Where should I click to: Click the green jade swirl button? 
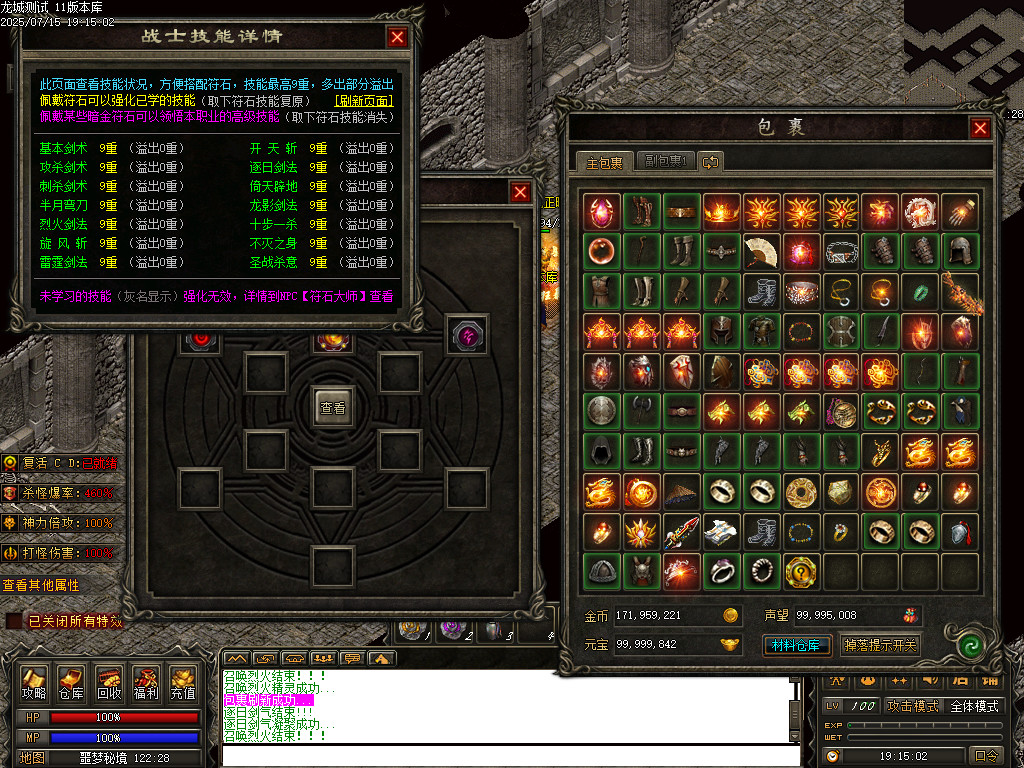[x=966, y=645]
